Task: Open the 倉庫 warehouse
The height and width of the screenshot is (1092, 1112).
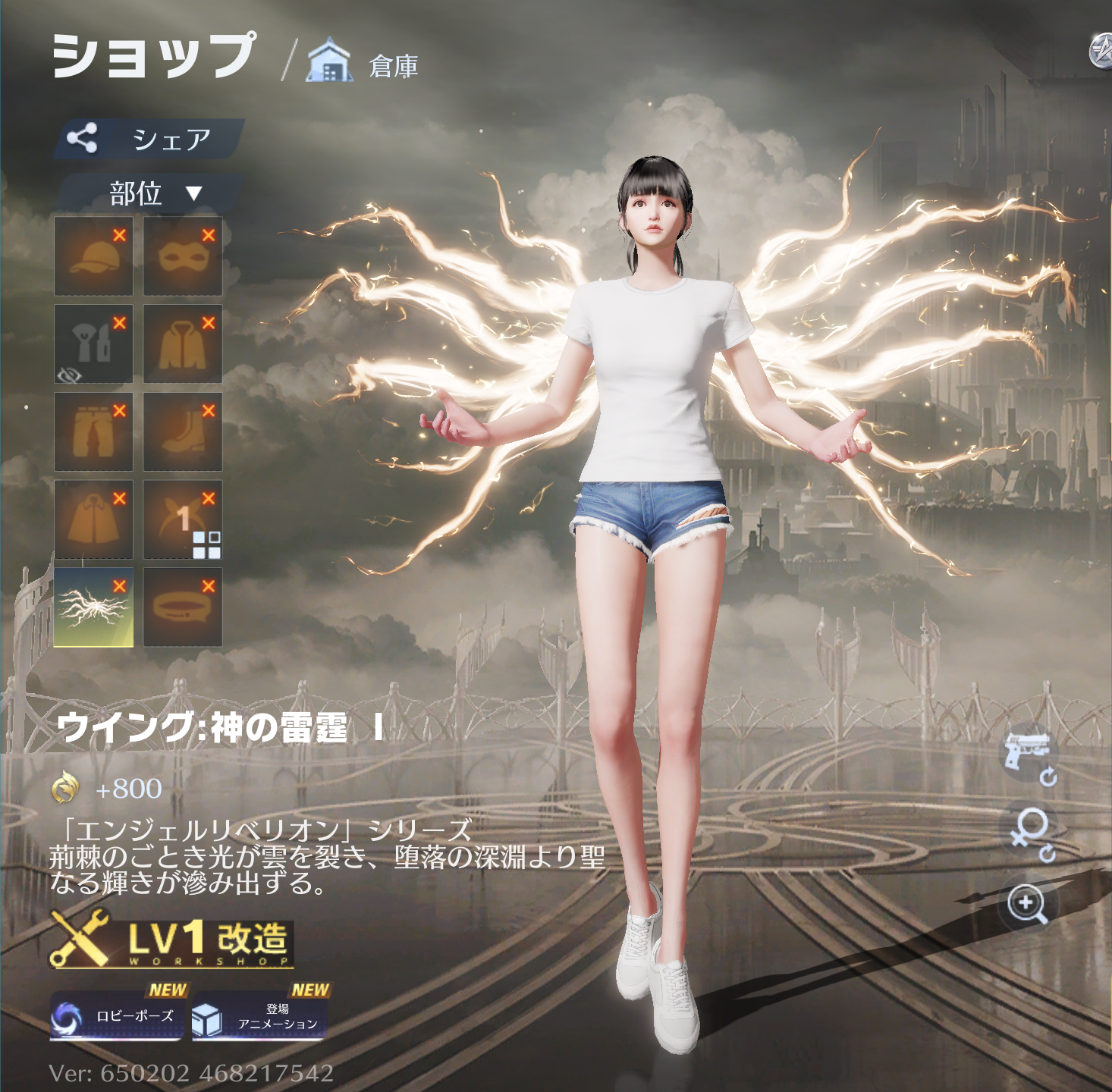Action: [363, 64]
